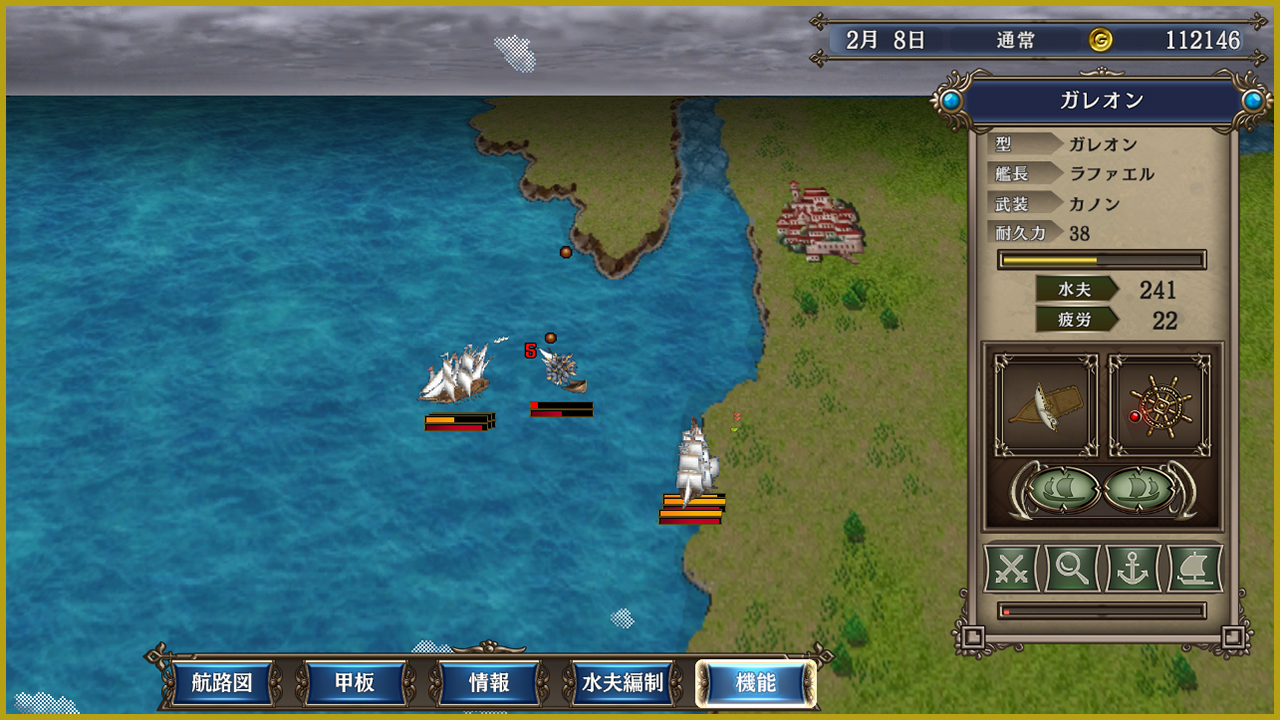
Task: Open the 甲板 deck view
Action: [355, 684]
